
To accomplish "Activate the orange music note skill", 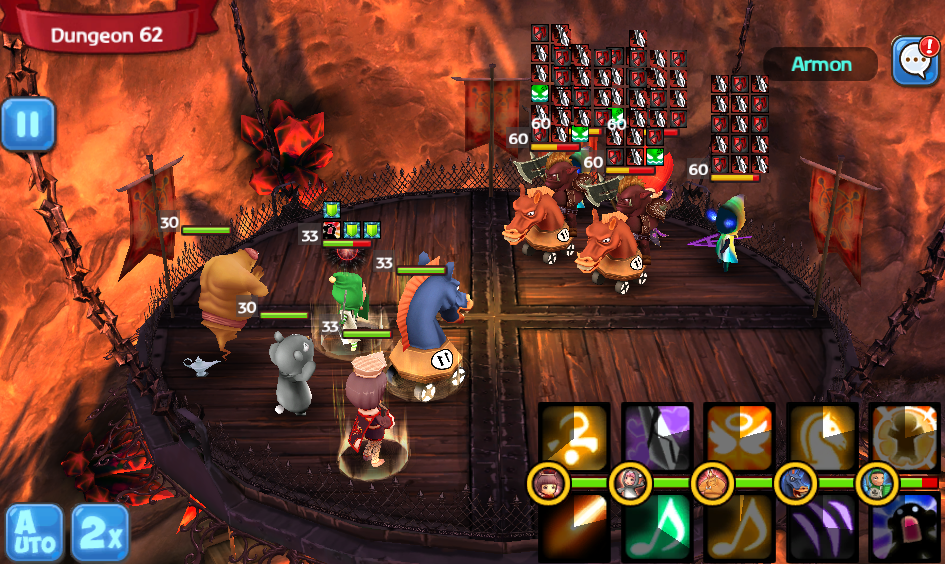I will [x=739, y=526].
